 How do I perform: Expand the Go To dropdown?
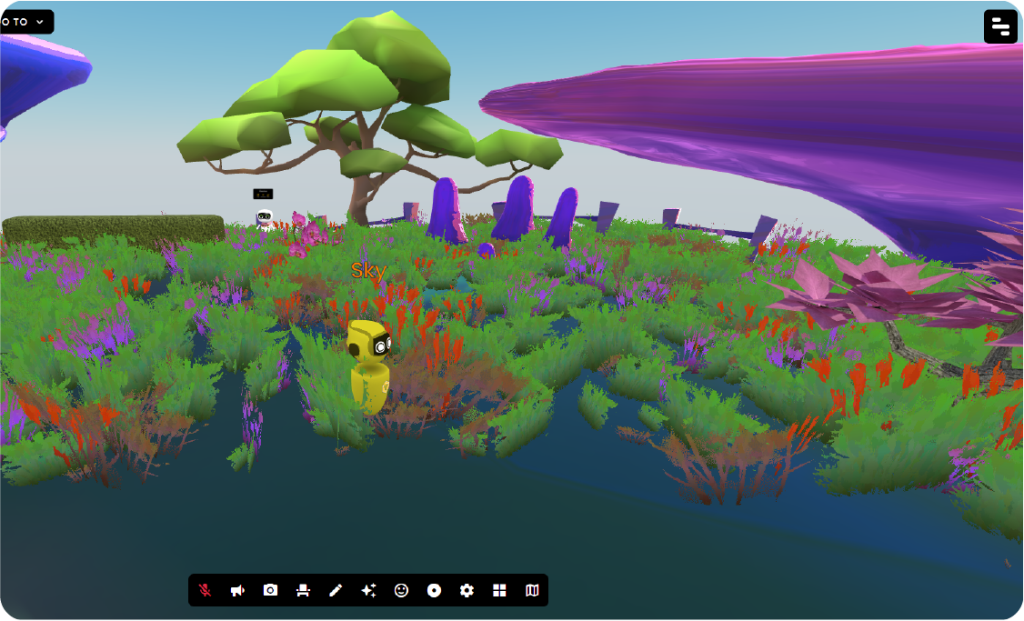[x=24, y=21]
